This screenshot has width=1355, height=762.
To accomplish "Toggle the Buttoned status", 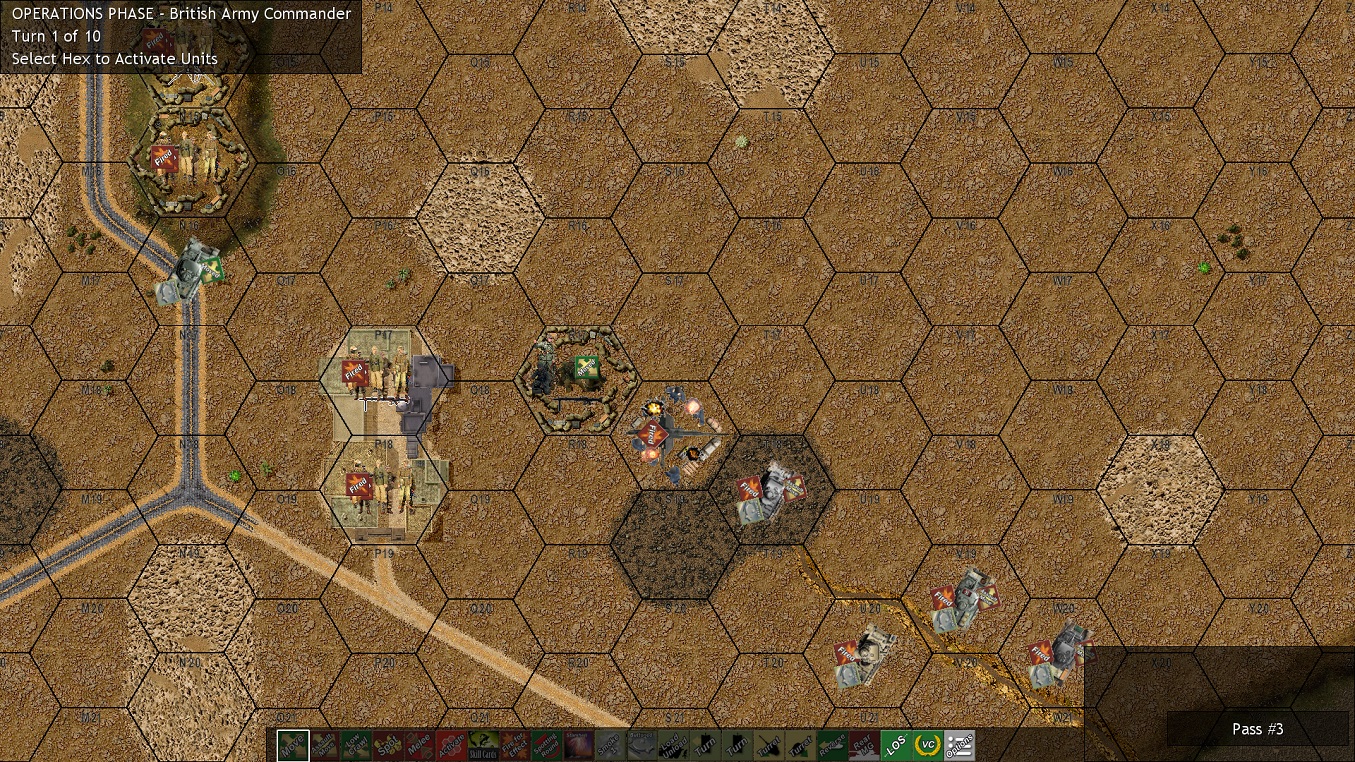I will coord(643,745).
